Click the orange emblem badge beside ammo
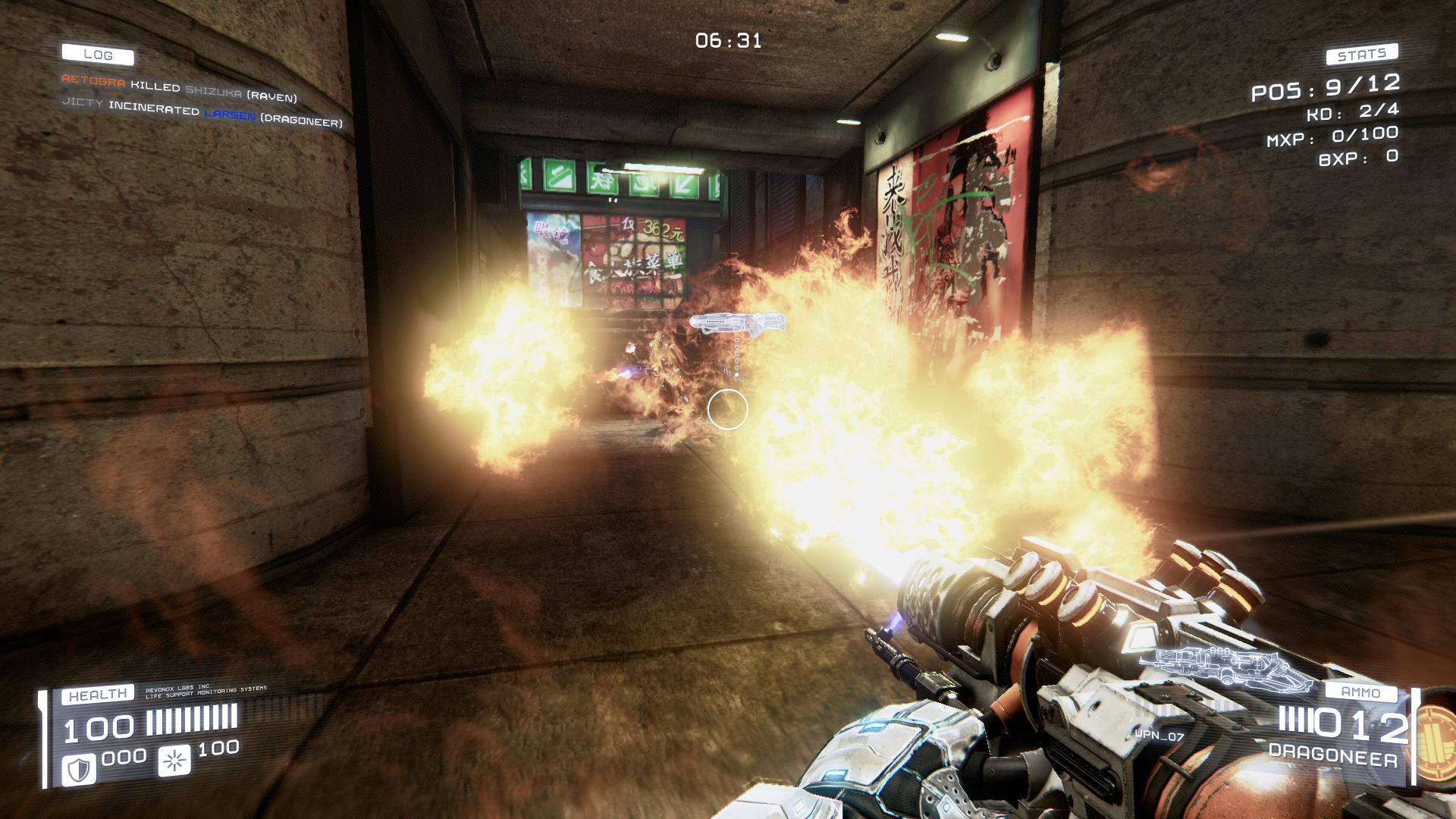The image size is (1456, 819). [x=1436, y=734]
